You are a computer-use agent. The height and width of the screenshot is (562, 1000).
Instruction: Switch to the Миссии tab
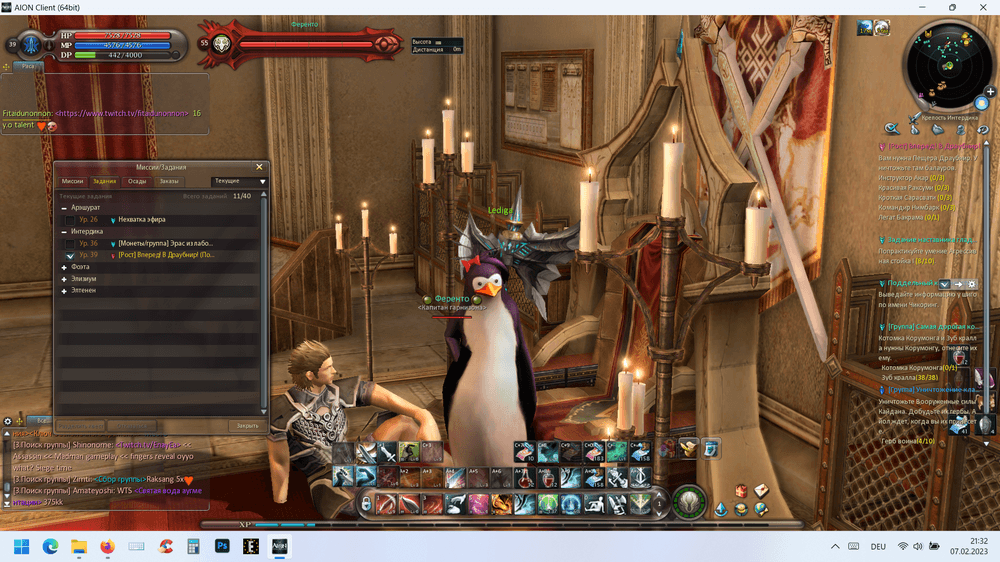pos(72,181)
